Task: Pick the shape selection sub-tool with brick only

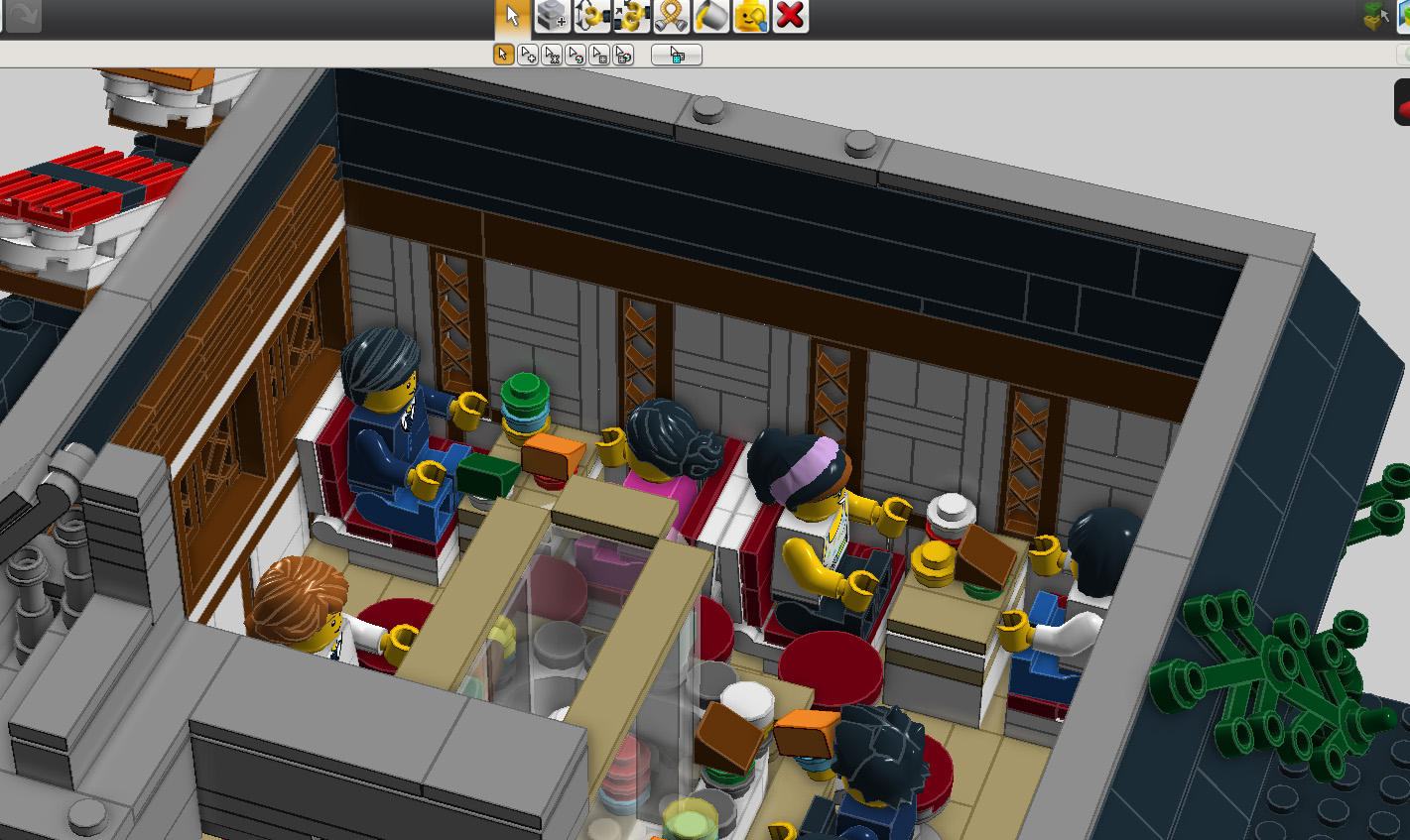Action: pyautogui.click(x=599, y=55)
